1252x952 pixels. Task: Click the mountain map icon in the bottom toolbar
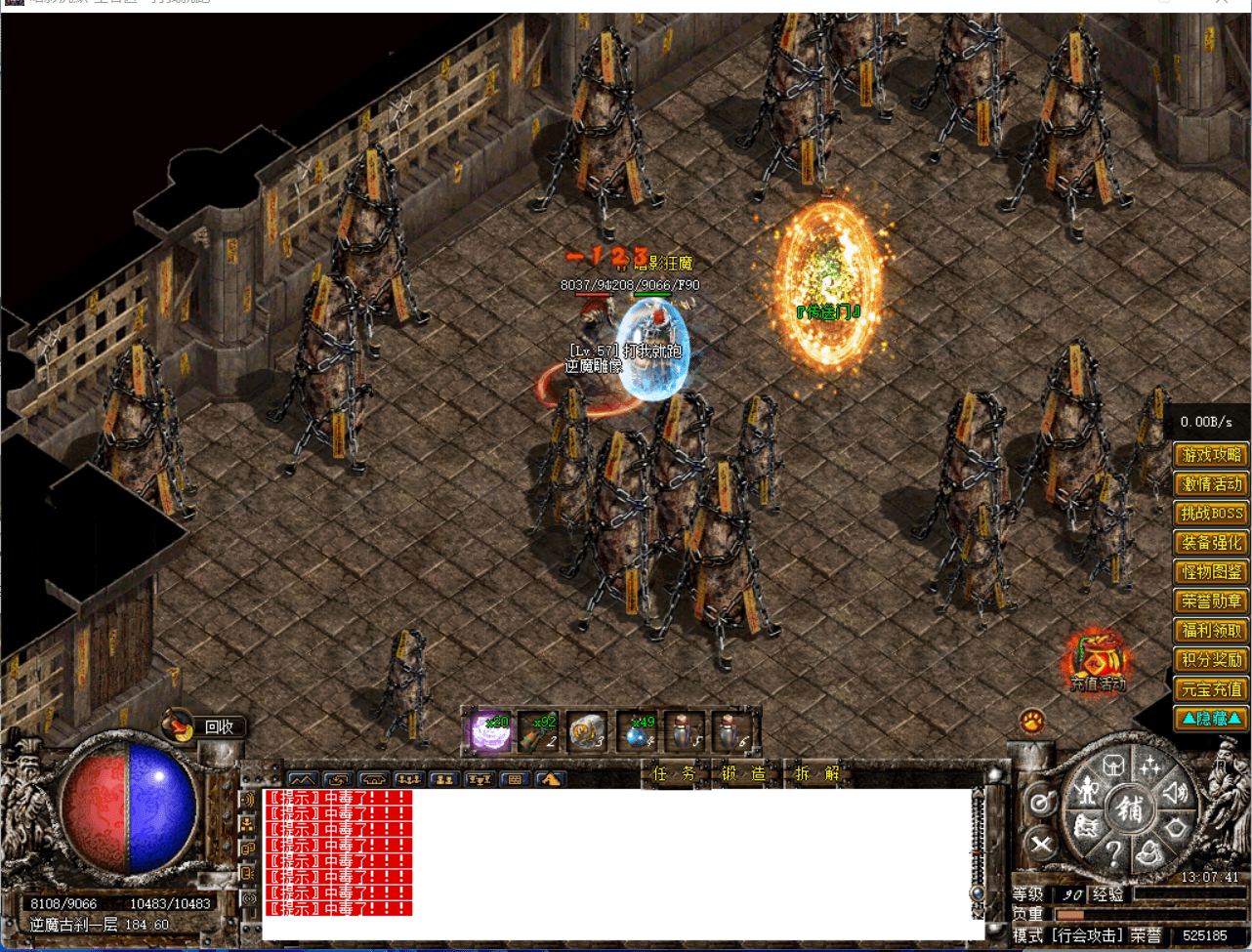(302, 779)
